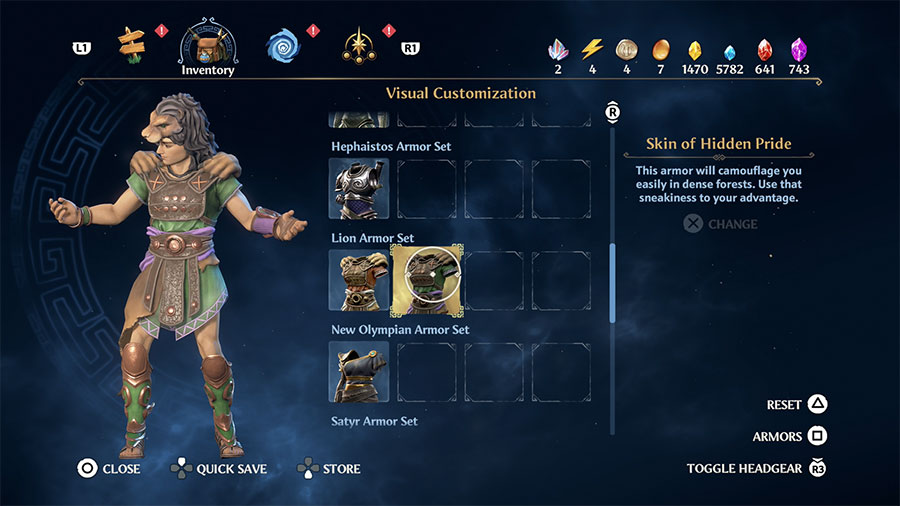900x506 pixels.
Task: Choose the Hephaistos Armor Set skin
Action: 358,188
